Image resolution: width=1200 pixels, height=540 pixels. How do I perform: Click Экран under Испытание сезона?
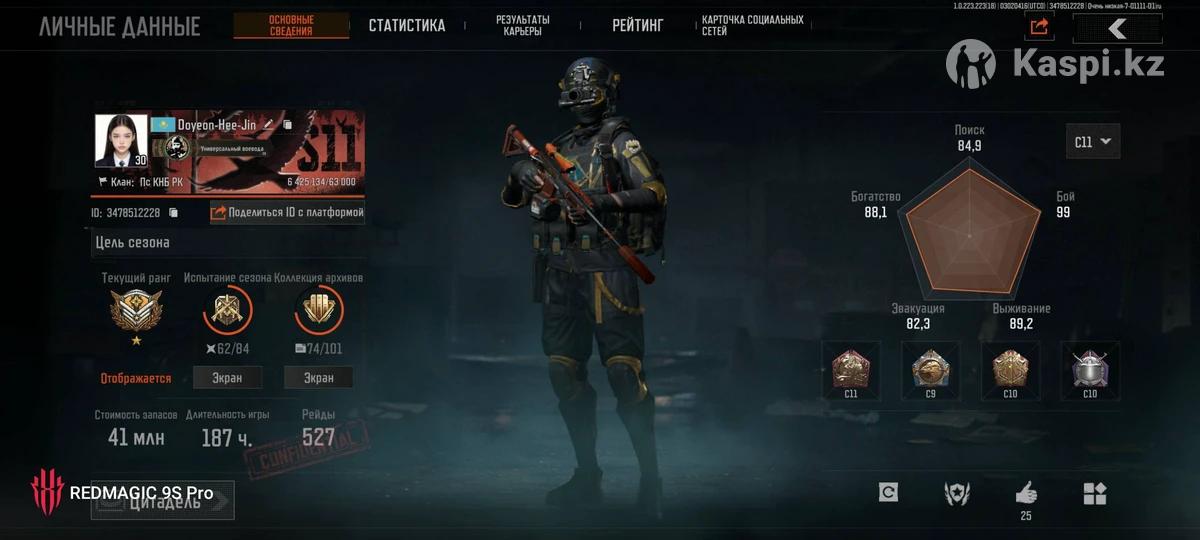[228, 378]
